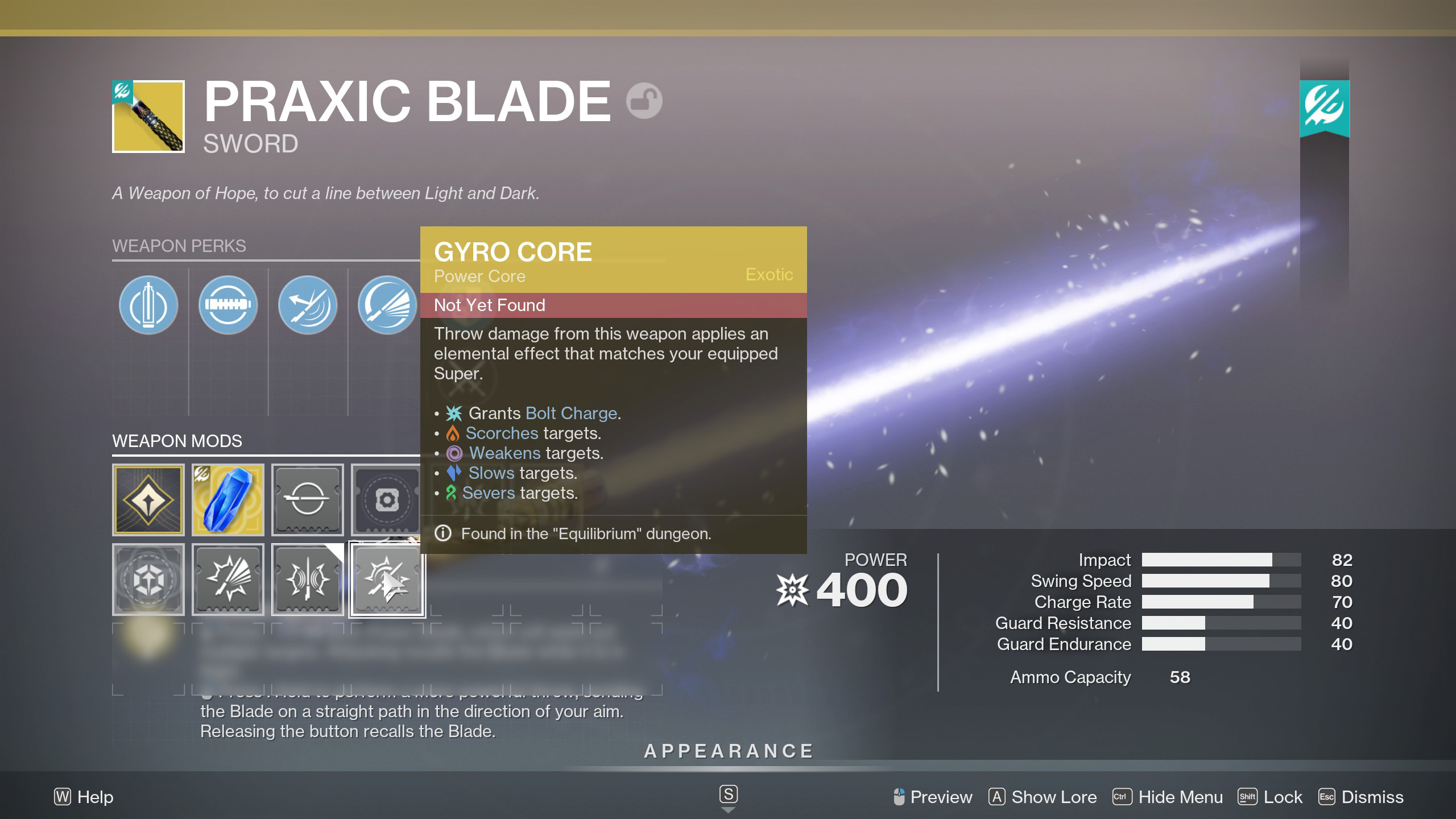The height and width of the screenshot is (819, 1456).
Task: Select the hexagon arrow mod slot
Action: pos(148,580)
